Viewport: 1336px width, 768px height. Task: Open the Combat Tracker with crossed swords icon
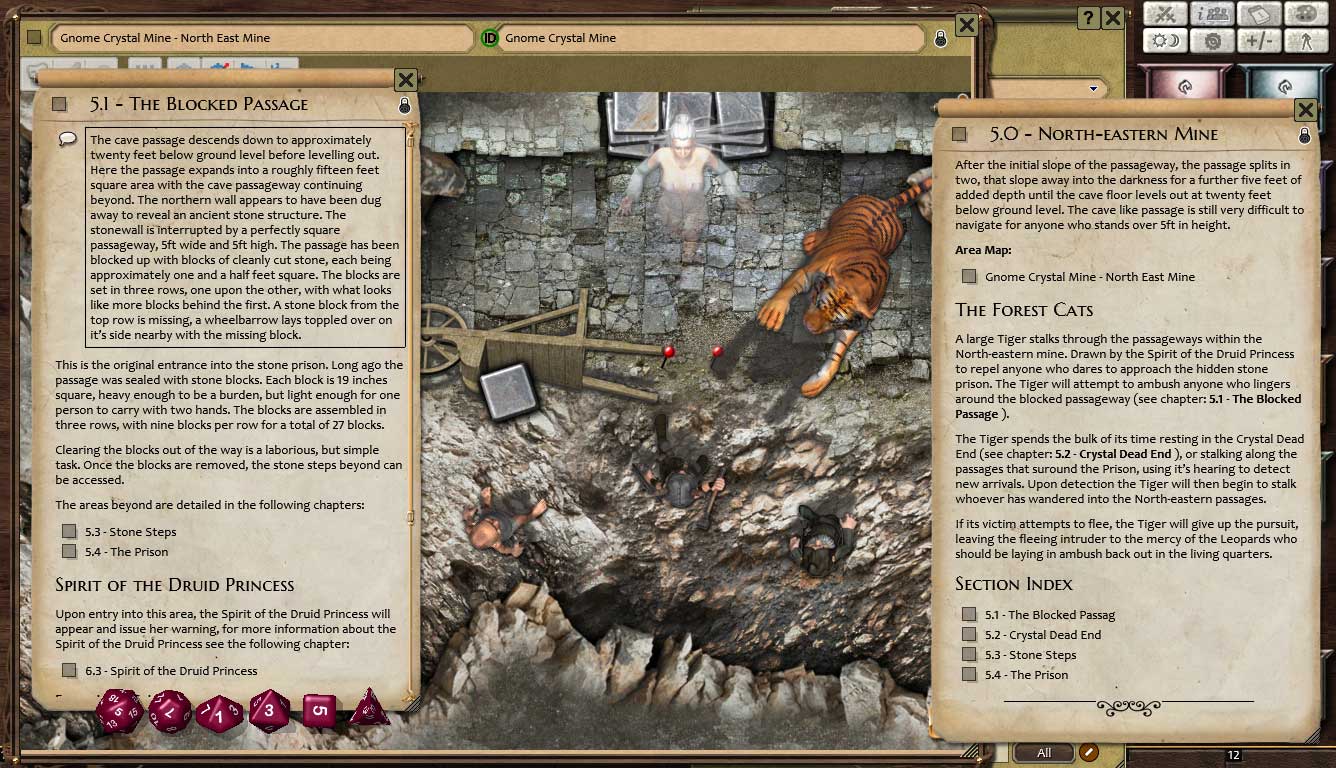[x=1165, y=13]
